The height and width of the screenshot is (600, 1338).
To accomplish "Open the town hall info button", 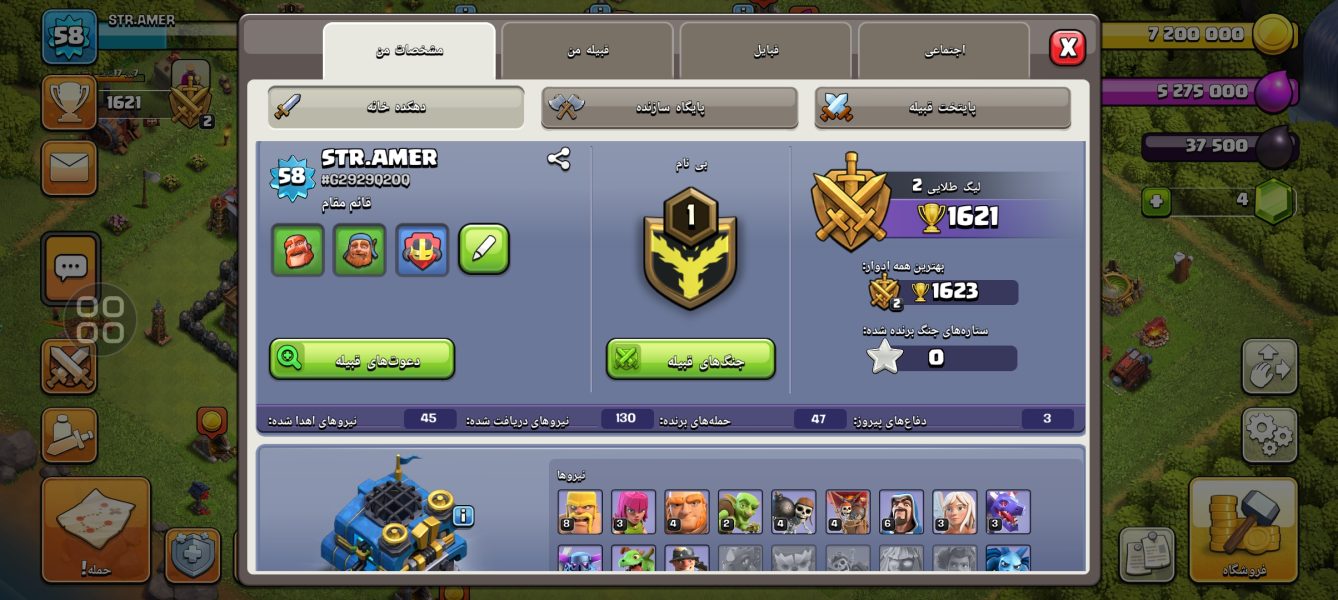I will click(x=462, y=516).
